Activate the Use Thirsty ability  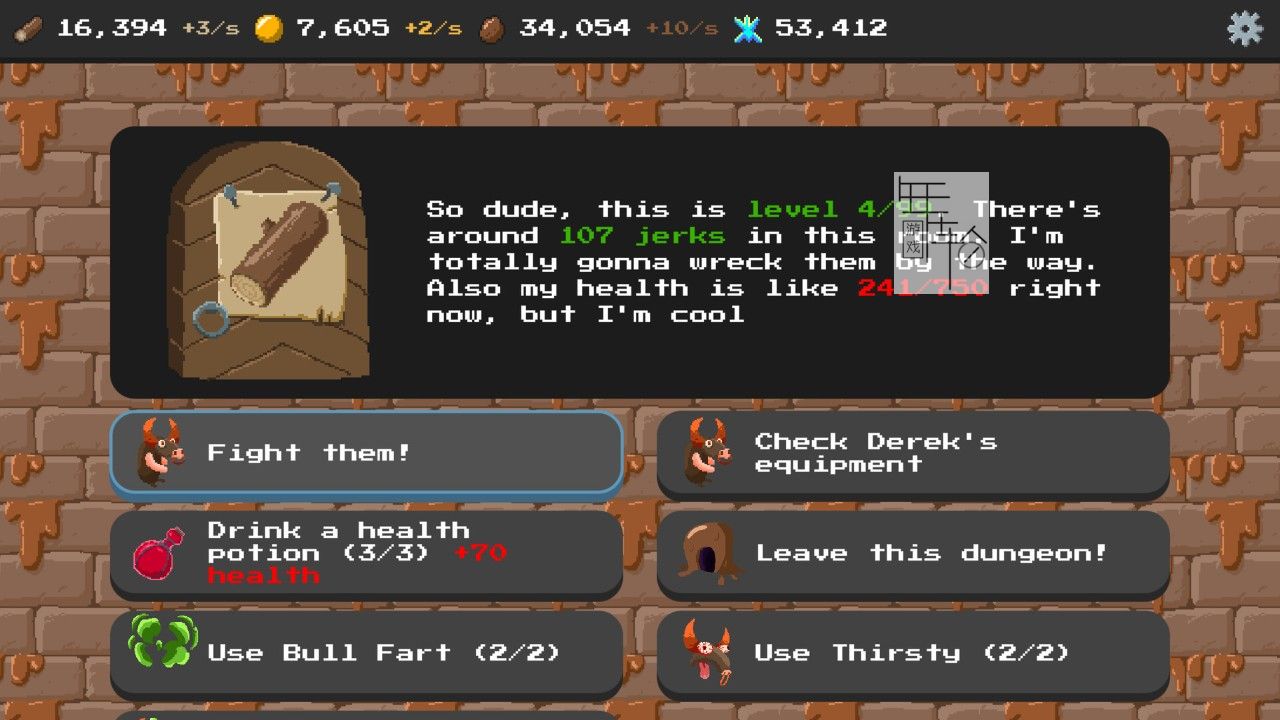click(912, 653)
